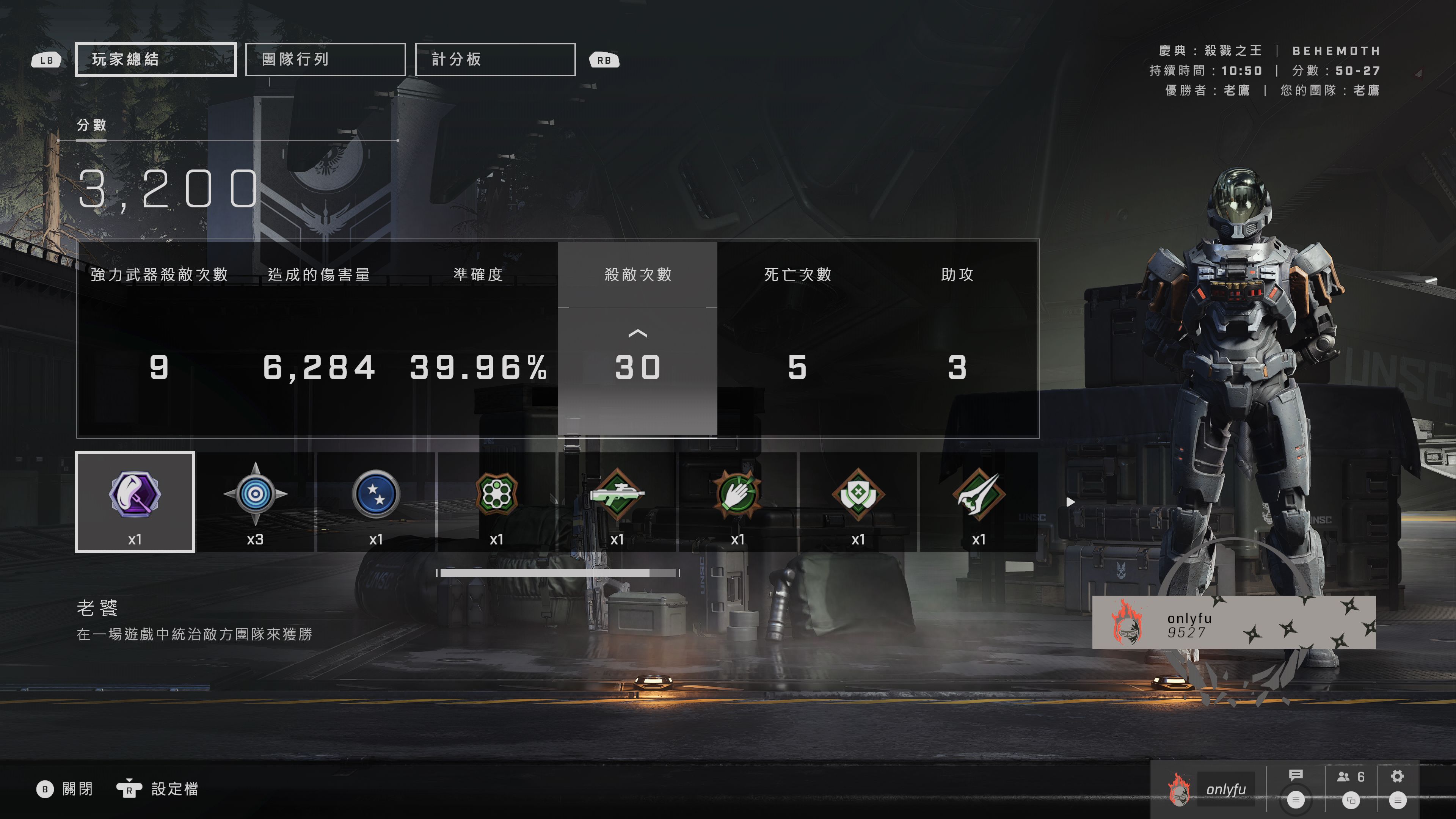Select the purple gravity hammer medal
The image size is (1456, 819).
coord(135,496)
